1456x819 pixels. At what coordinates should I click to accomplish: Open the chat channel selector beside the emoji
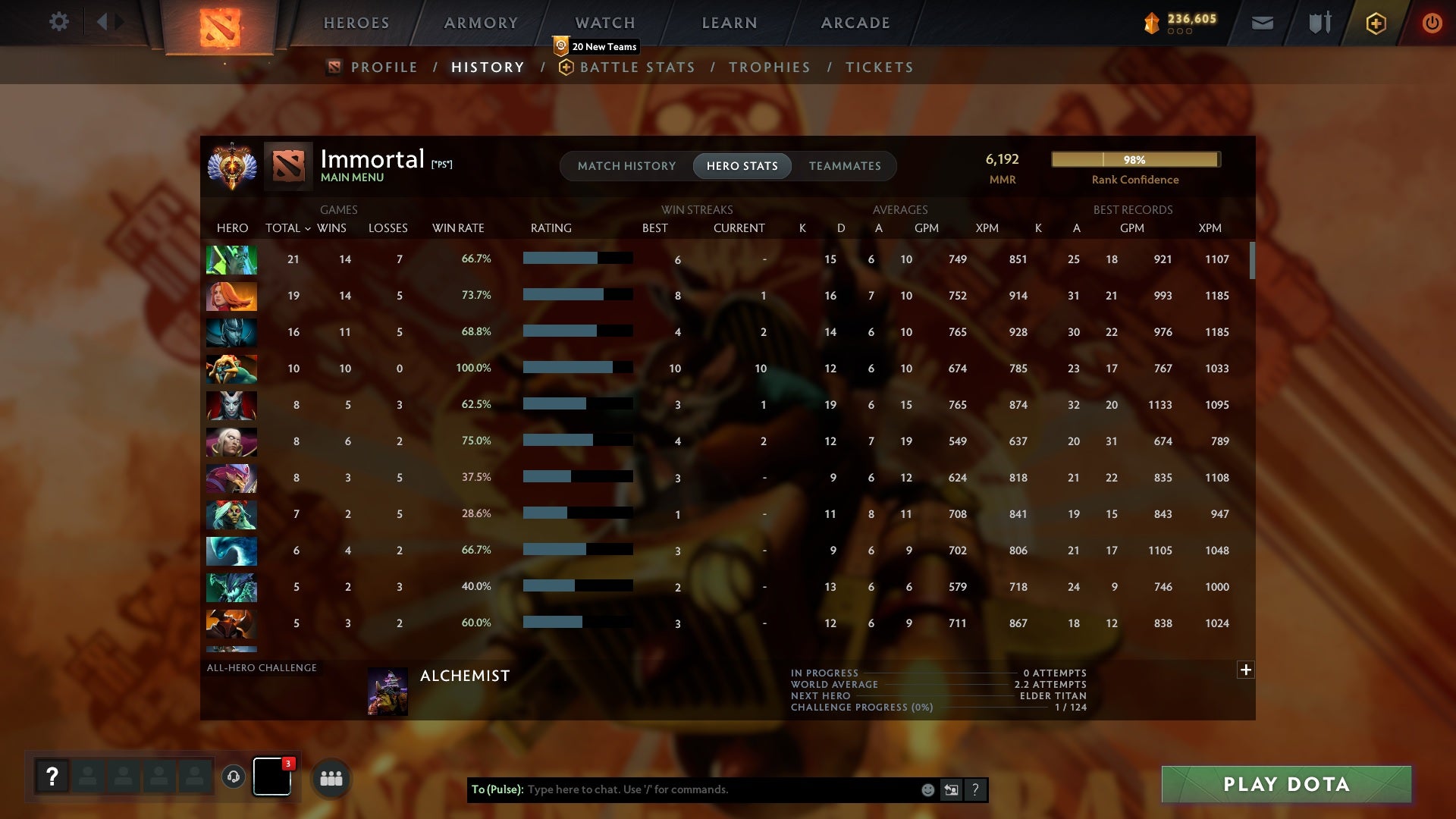pos(952,789)
